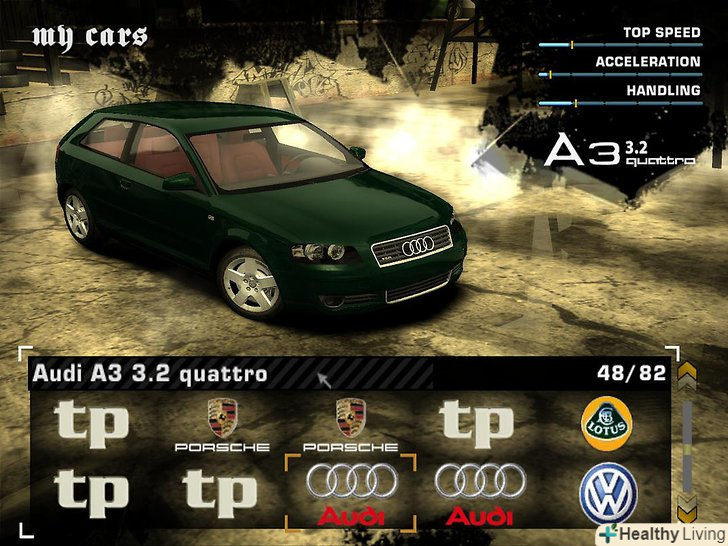Pick the Lotus logo car tile
The image size is (728, 546).
pyautogui.click(x=607, y=424)
